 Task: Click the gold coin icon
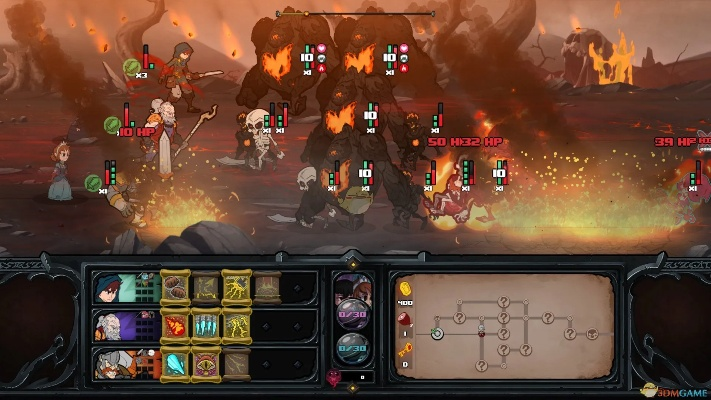point(405,289)
